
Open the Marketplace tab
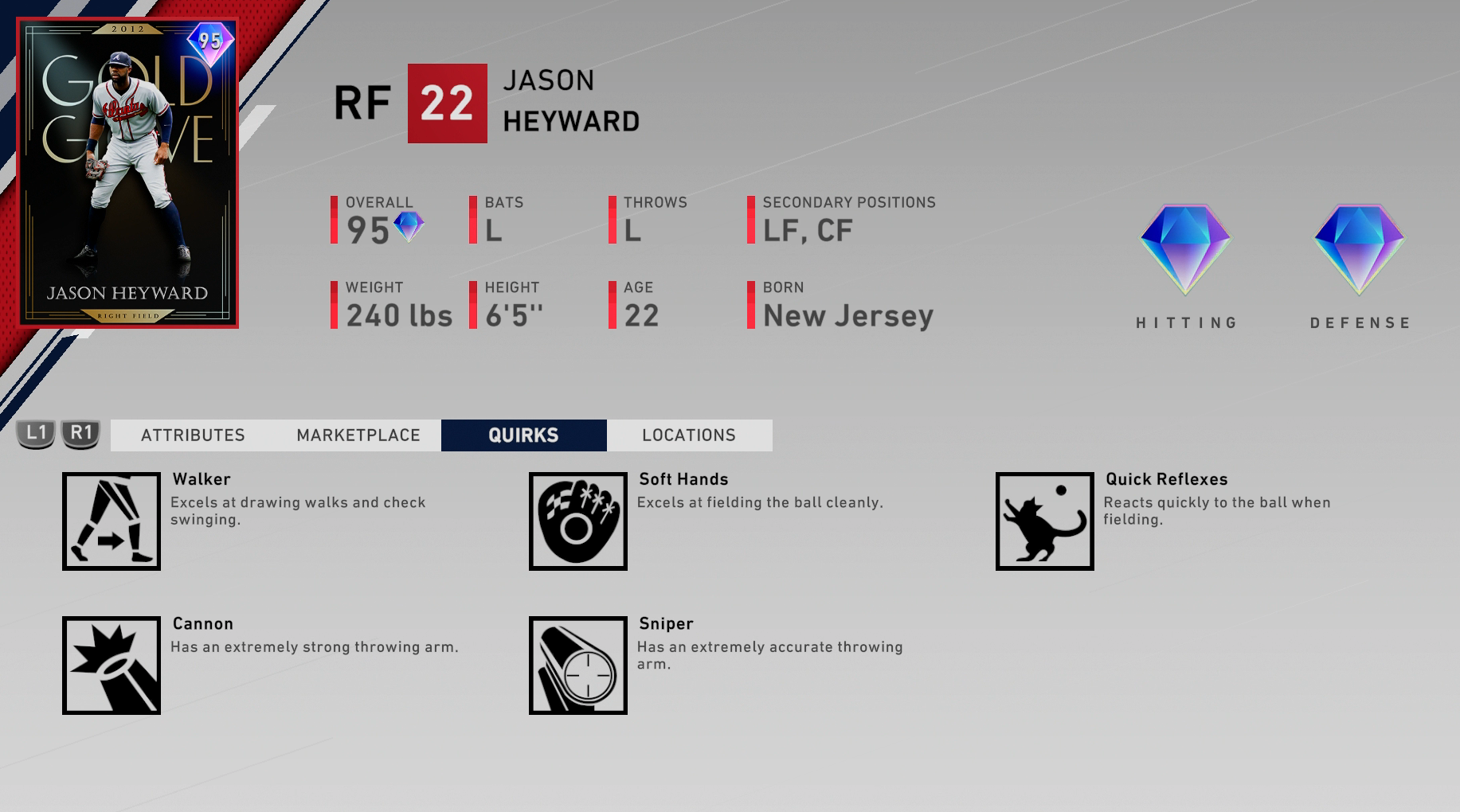pos(358,435)
